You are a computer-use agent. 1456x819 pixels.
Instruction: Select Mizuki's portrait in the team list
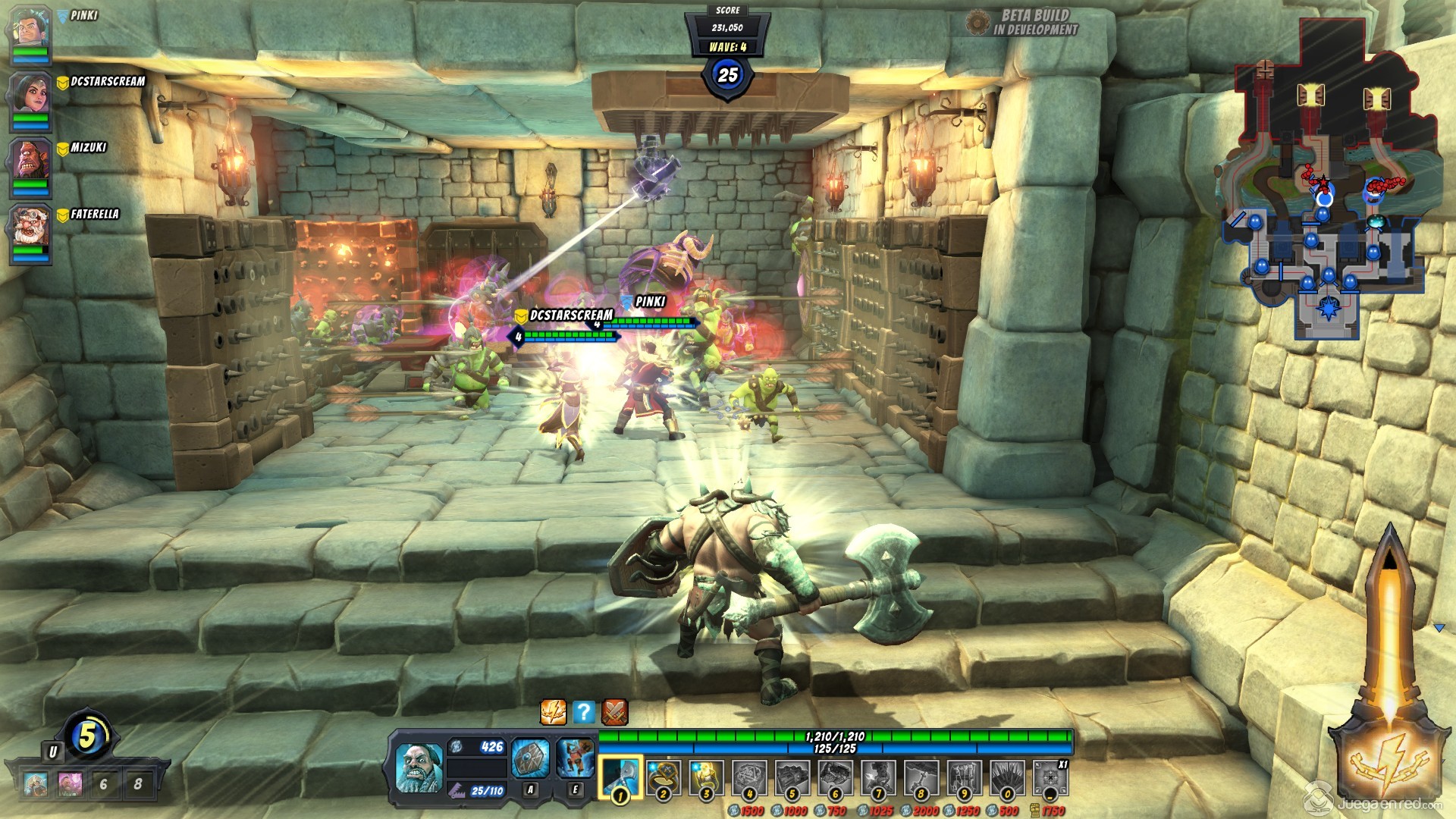tap(30, 161)
